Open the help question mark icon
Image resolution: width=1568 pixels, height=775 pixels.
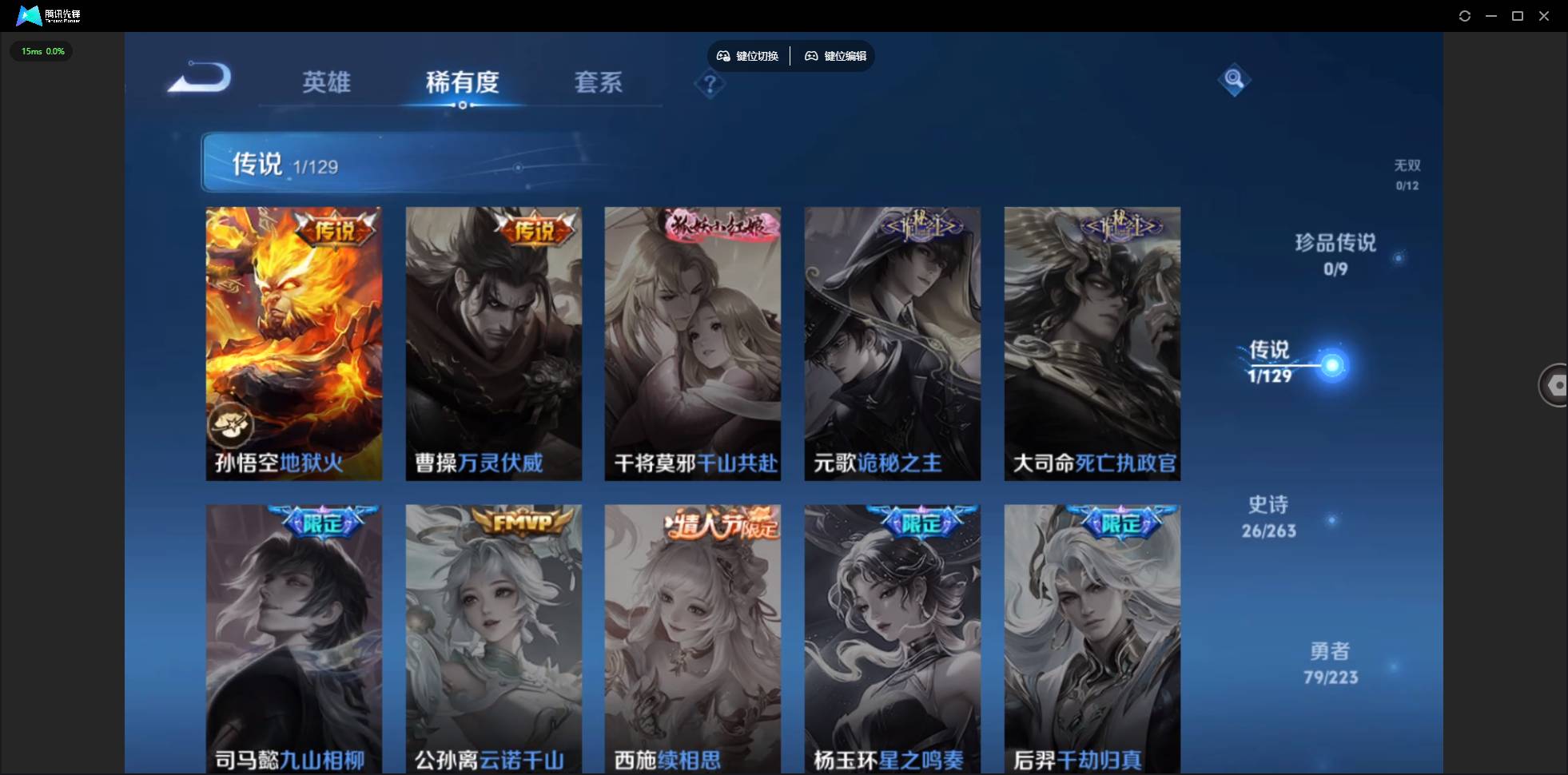709,84
